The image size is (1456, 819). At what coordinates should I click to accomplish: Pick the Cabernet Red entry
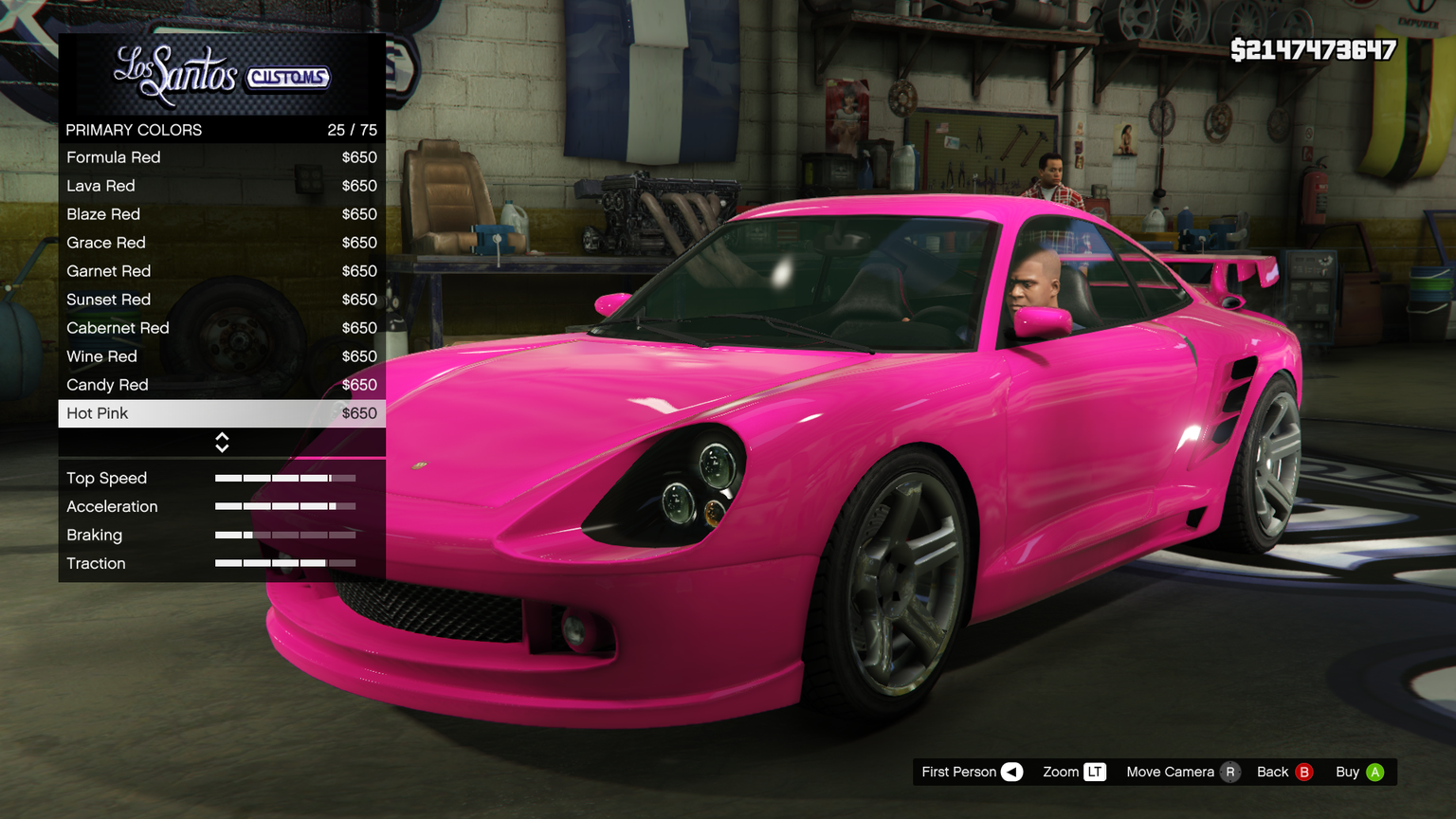[221, 328]
